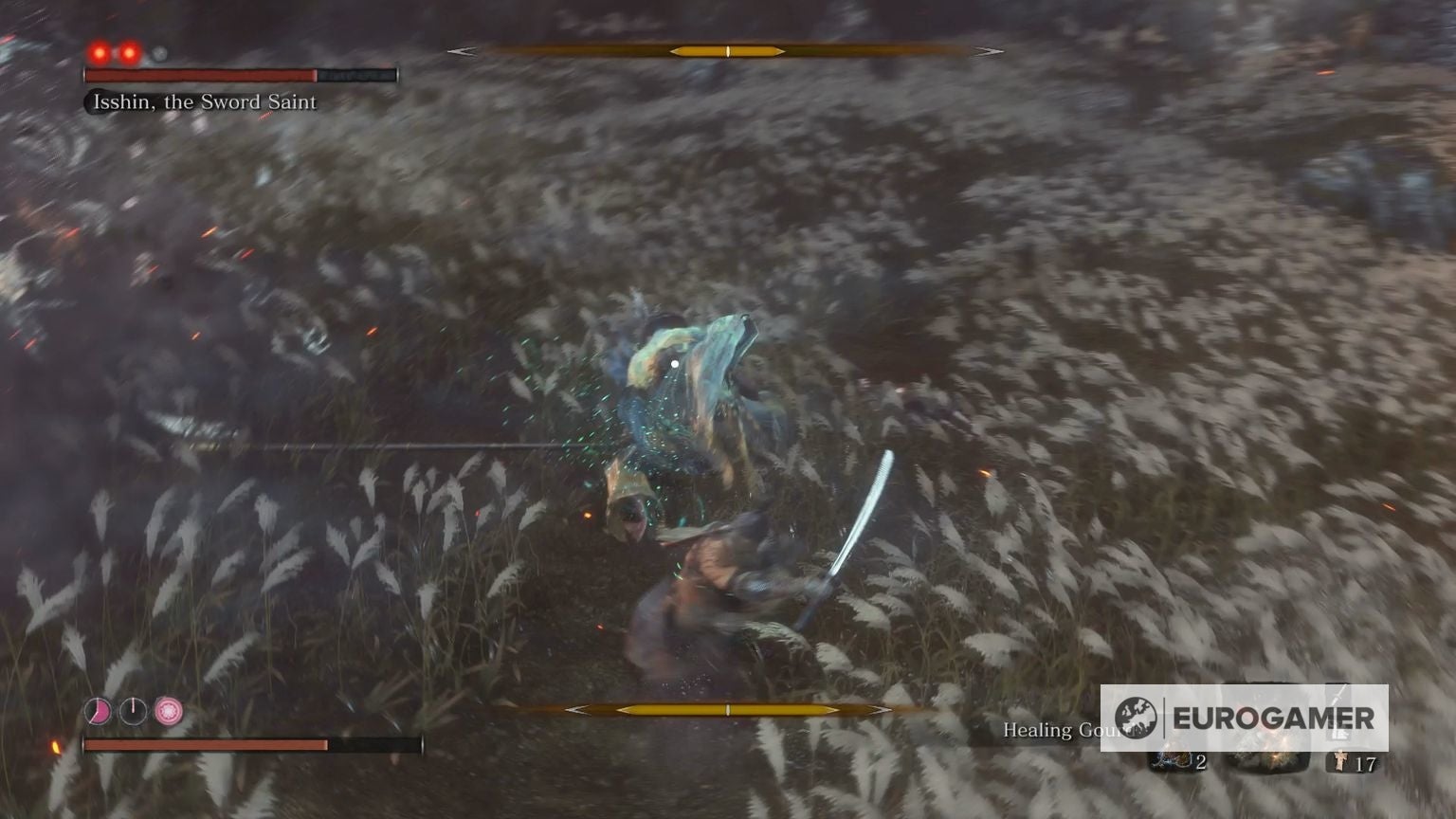This screenshot has height=819, width=1456.
Task: Click the orange player health bar
Action: click(x=209, y=744)
